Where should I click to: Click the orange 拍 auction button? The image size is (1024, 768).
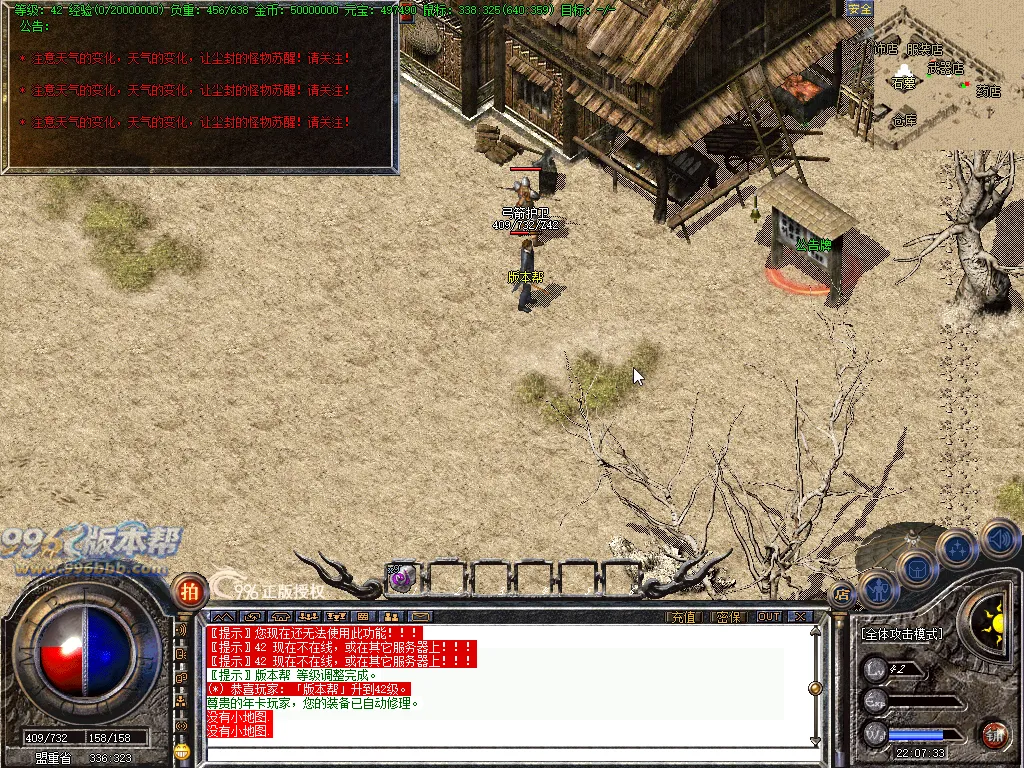(x=188, y=591)
